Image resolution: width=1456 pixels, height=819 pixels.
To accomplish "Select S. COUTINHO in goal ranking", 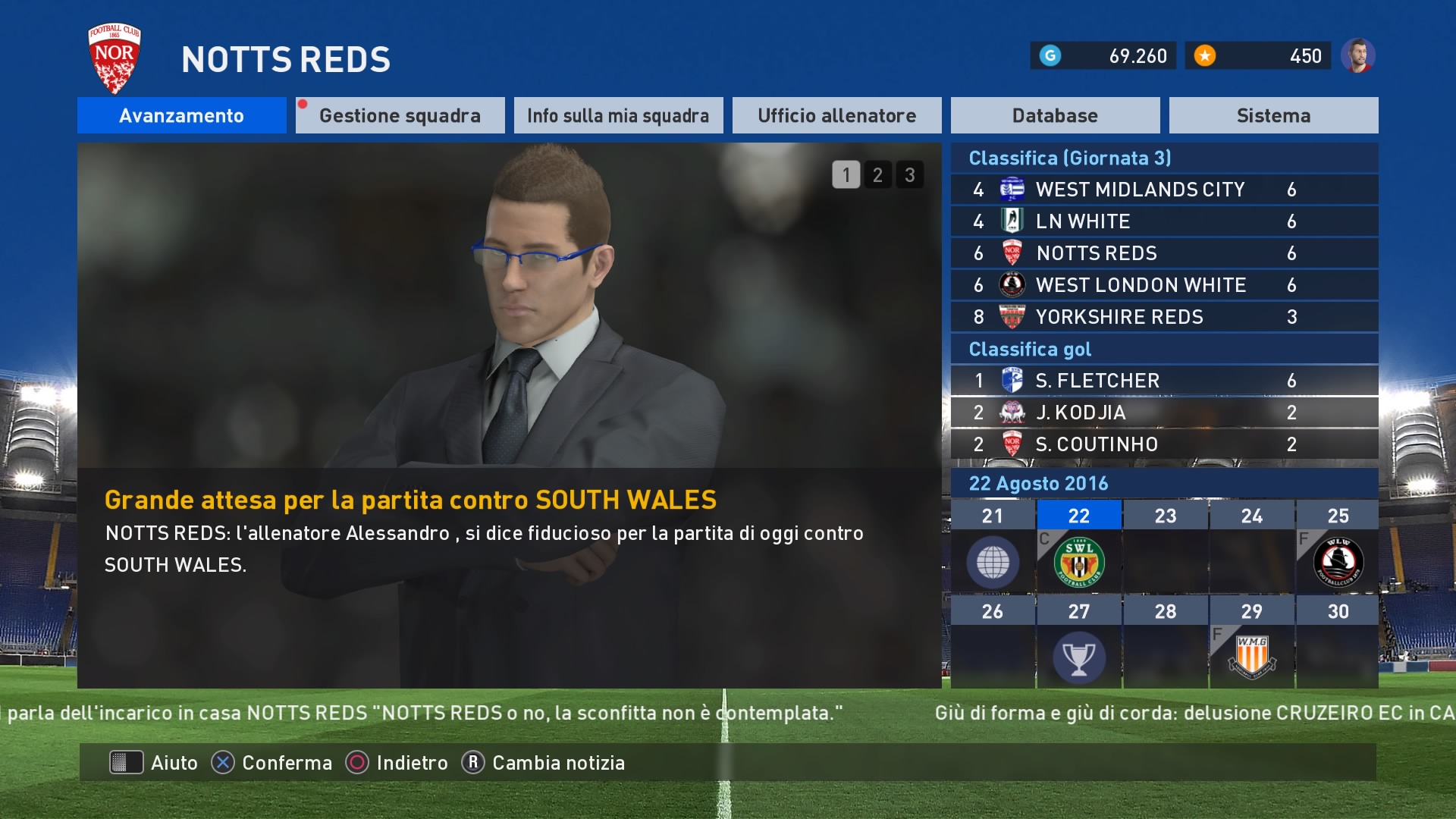I will click(x=1164, y=444).
